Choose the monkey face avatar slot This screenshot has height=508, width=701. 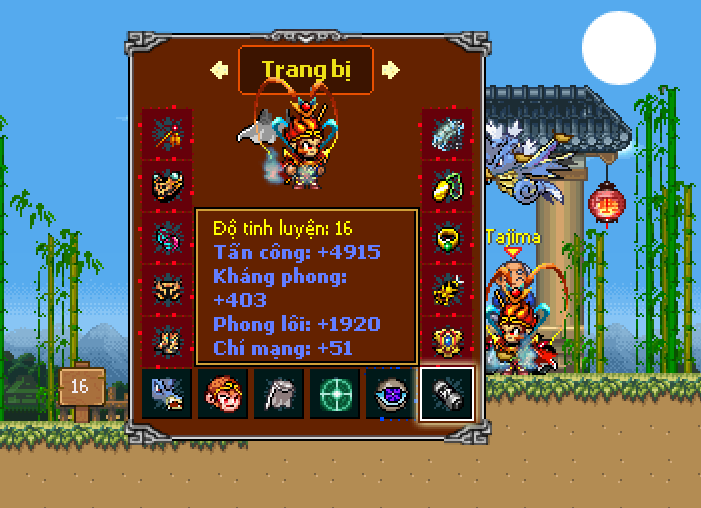(222, 394)
